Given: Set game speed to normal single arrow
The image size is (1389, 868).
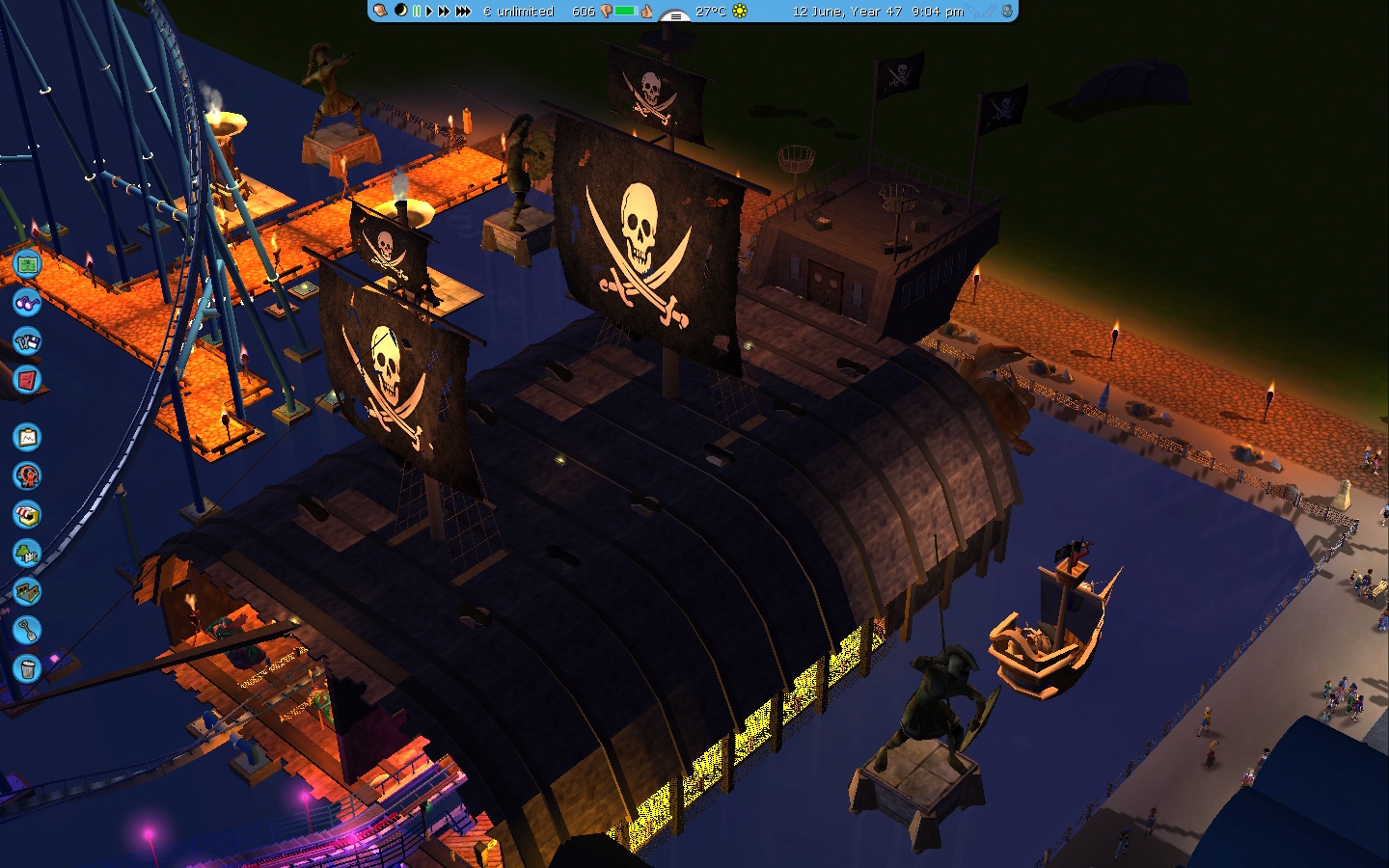Looking at the screenshot, I should pyautogui.click(x=429, y=12).
